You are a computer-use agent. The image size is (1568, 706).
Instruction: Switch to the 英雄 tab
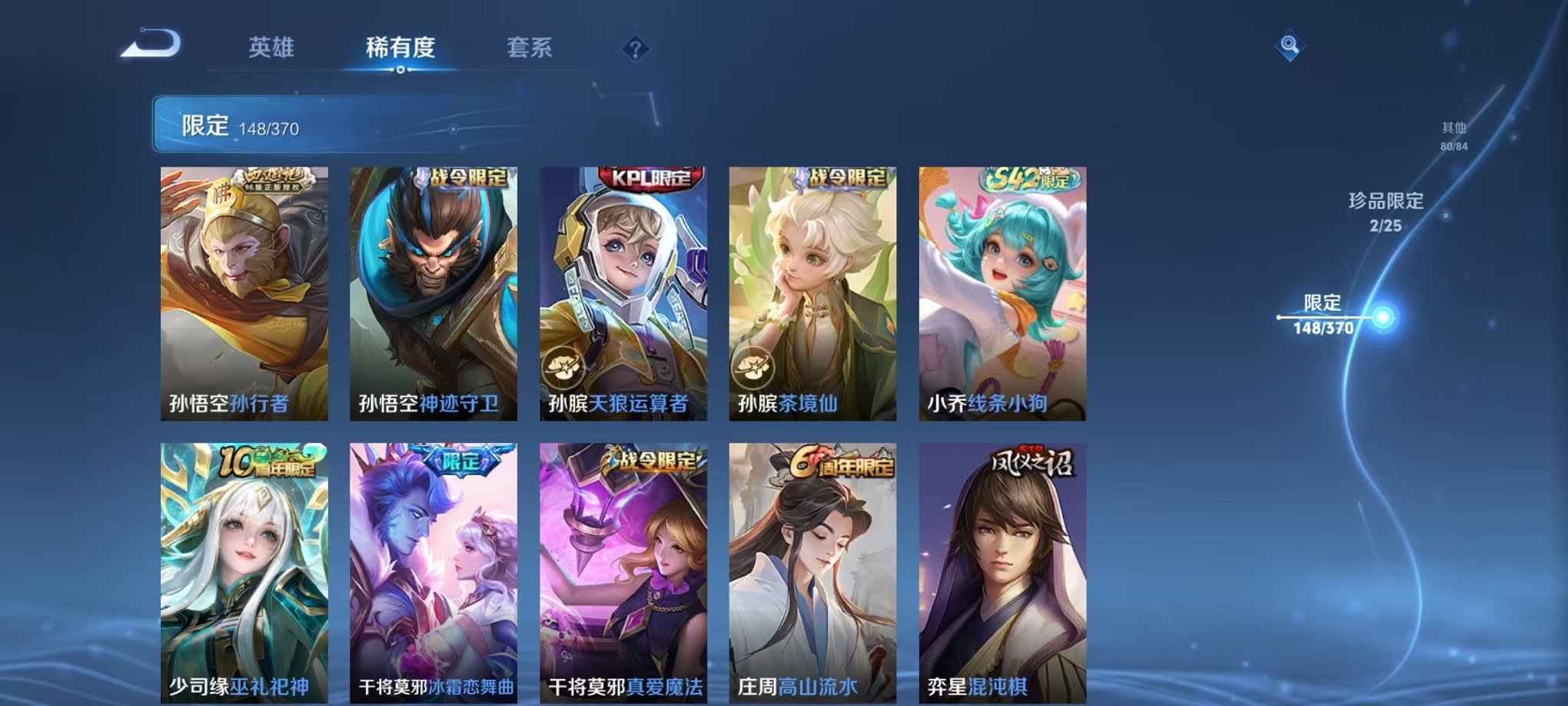(x=273, y=46)
